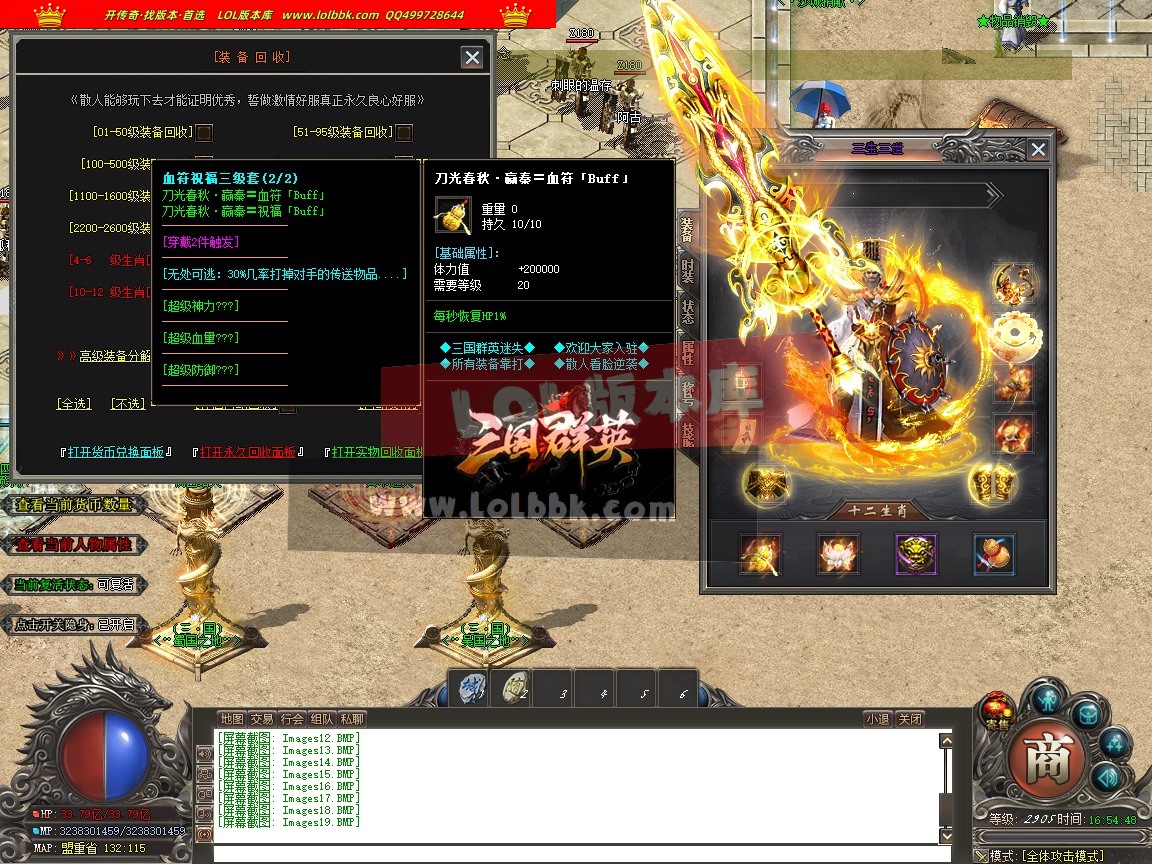Open the round 商 shop button
Screen dimensions: 1152x864
[x=1047, y=762]
